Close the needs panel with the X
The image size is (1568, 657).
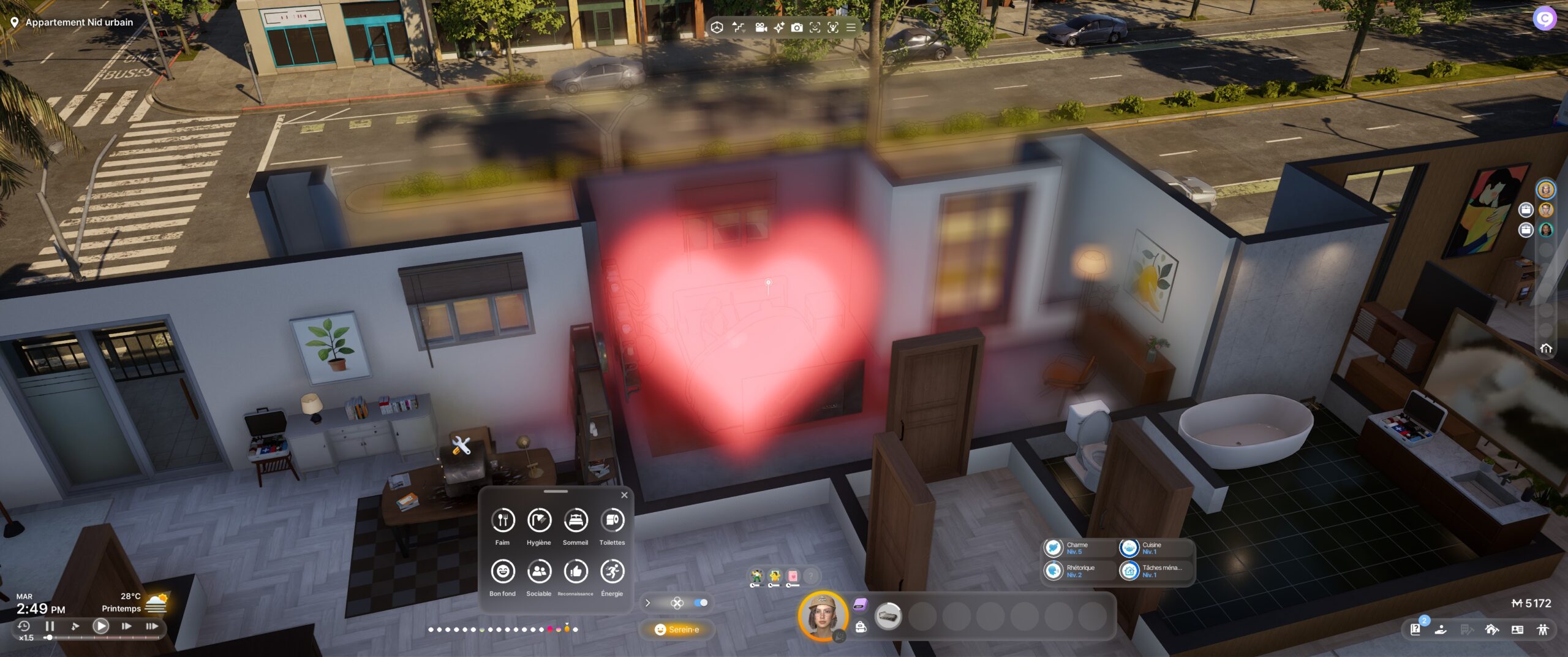click(x=624, y=495)
